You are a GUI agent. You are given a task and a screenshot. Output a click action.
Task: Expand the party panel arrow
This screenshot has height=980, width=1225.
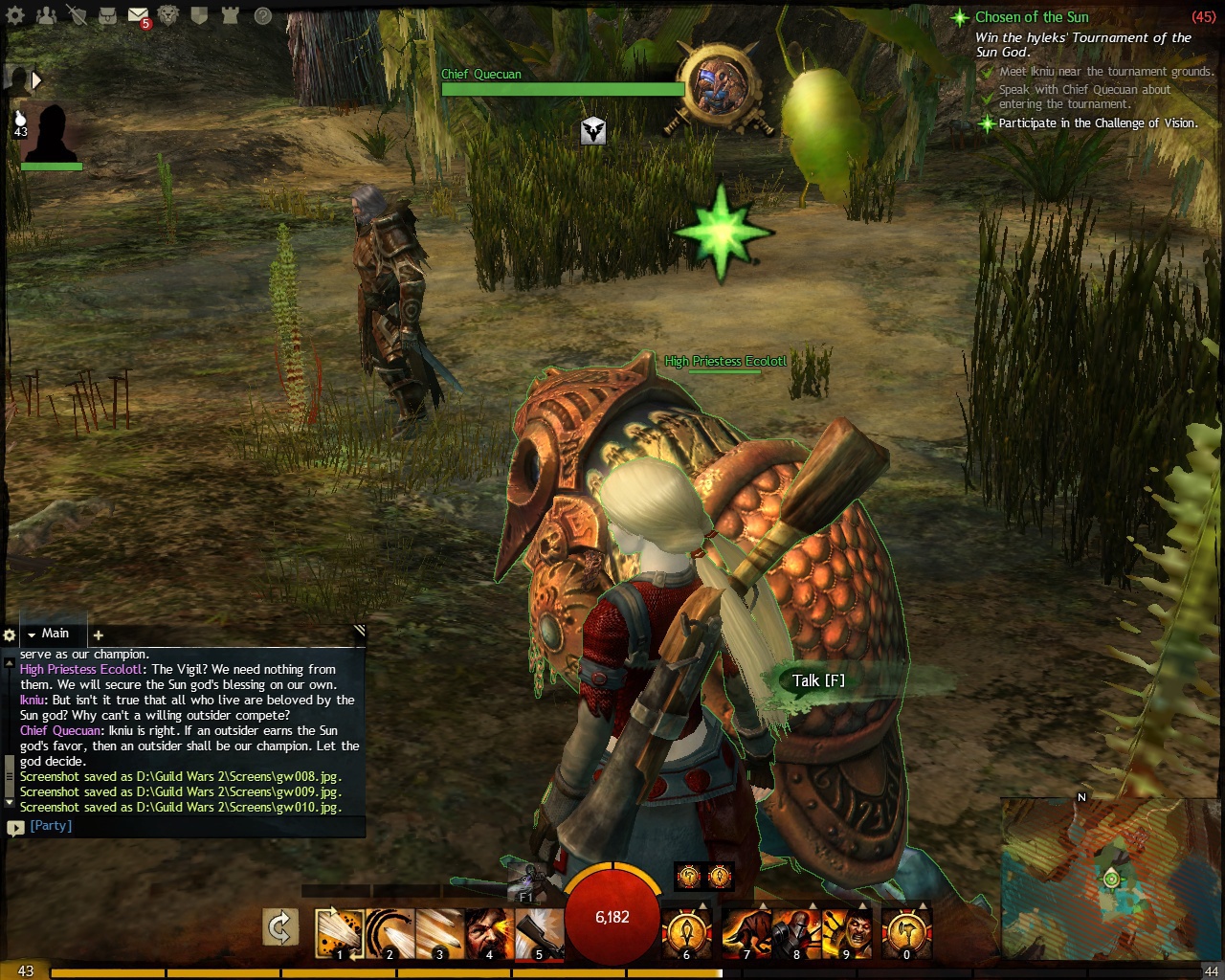pyautogui.click(x=36, y=80)
